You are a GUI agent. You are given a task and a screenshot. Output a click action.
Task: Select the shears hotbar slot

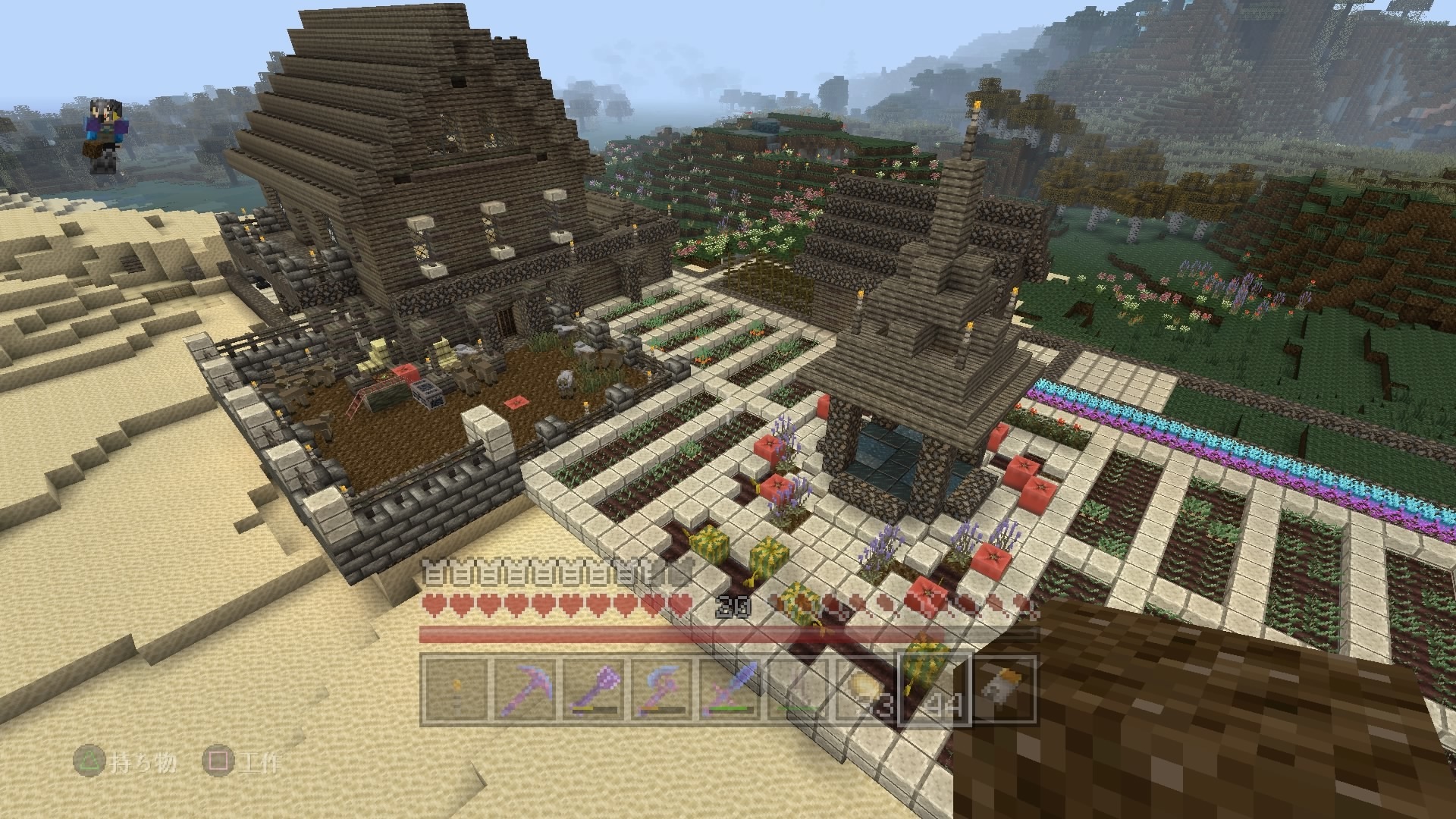[797, 689]
